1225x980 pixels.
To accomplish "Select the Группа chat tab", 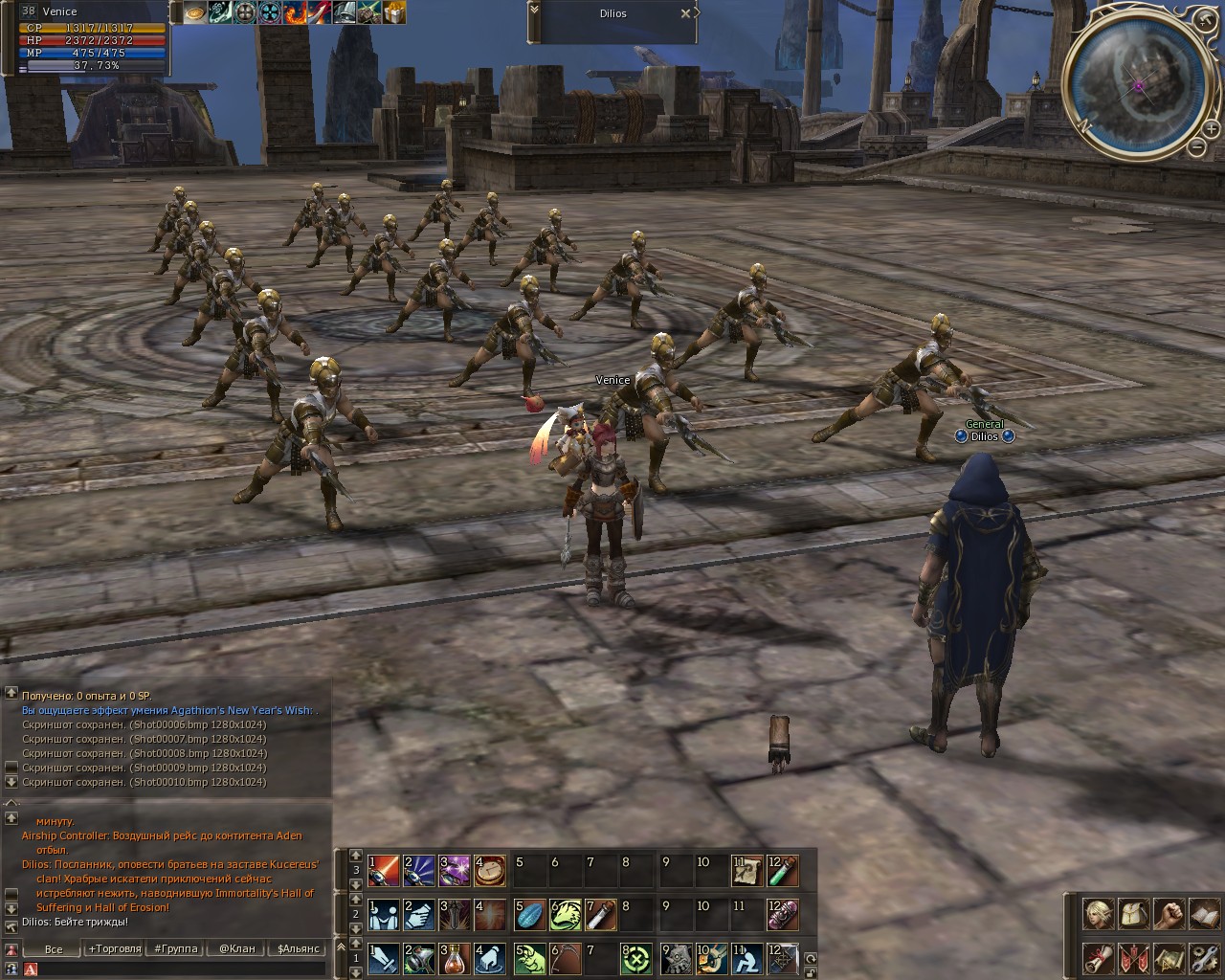I will coord(174,948).
